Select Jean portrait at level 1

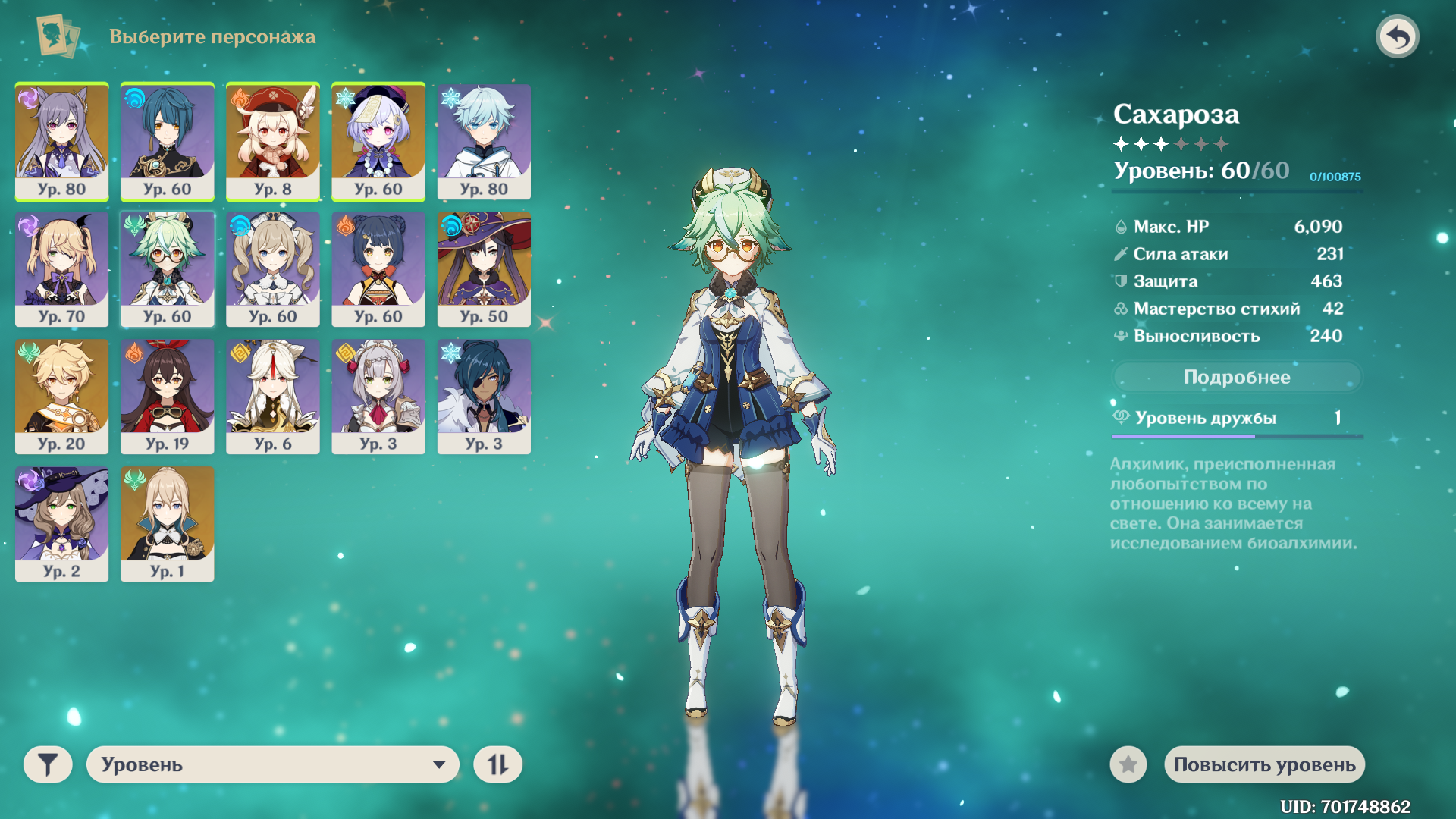click(168, 524)
